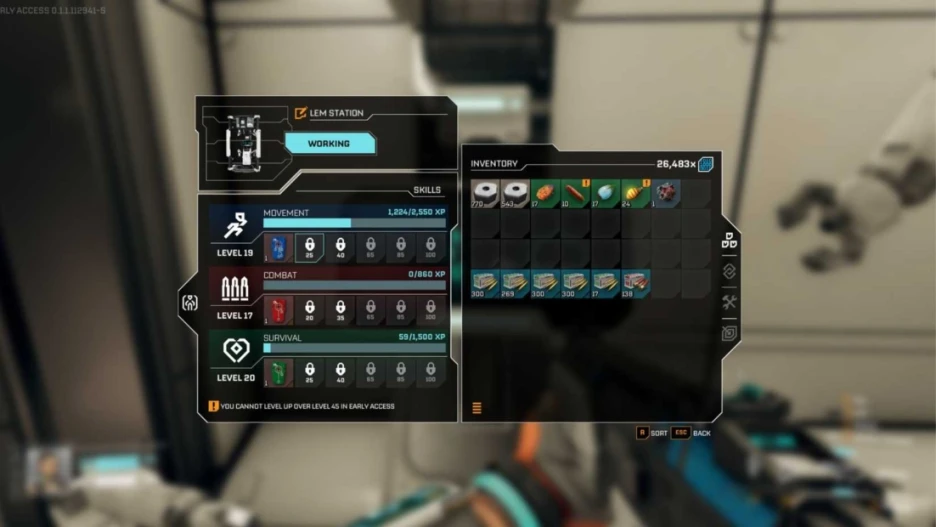Screen dimensions: 936x527
Task: Click the Survival lock slot marked 40
Action: coord(340,372)
